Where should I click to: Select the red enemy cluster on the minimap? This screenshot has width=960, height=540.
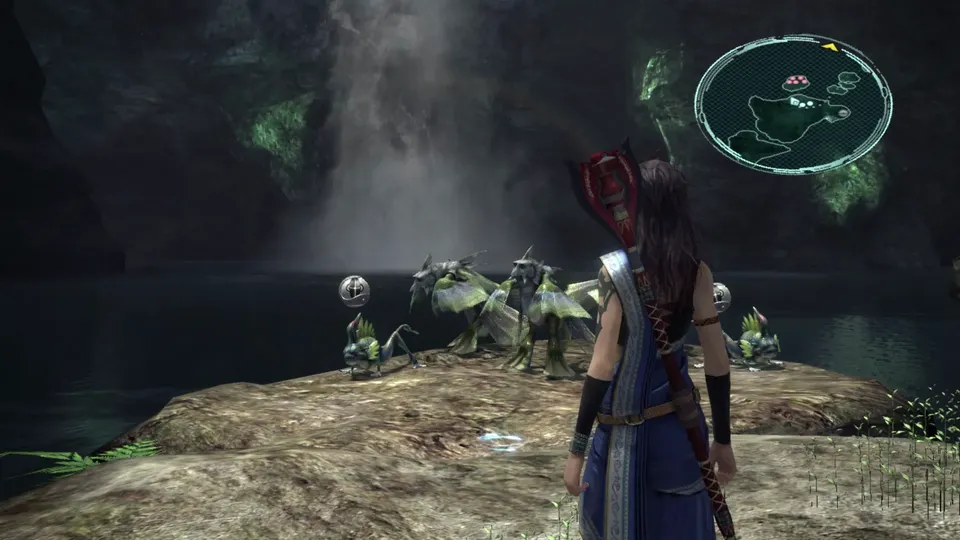click(x=797, y=79)
